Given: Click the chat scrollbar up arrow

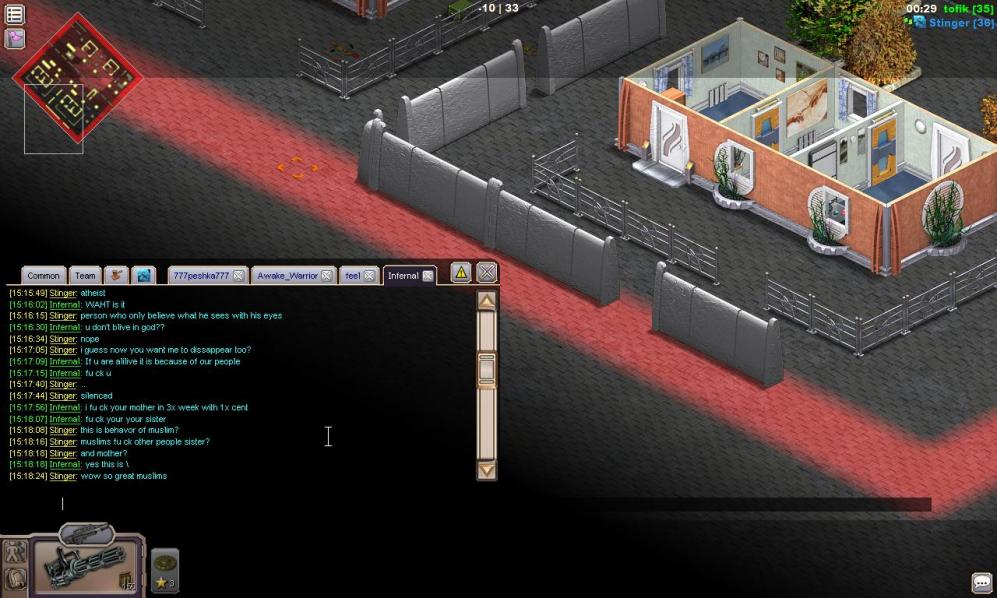Looking at the screenshot, I should pyautogui.click(x=487, y=301).
